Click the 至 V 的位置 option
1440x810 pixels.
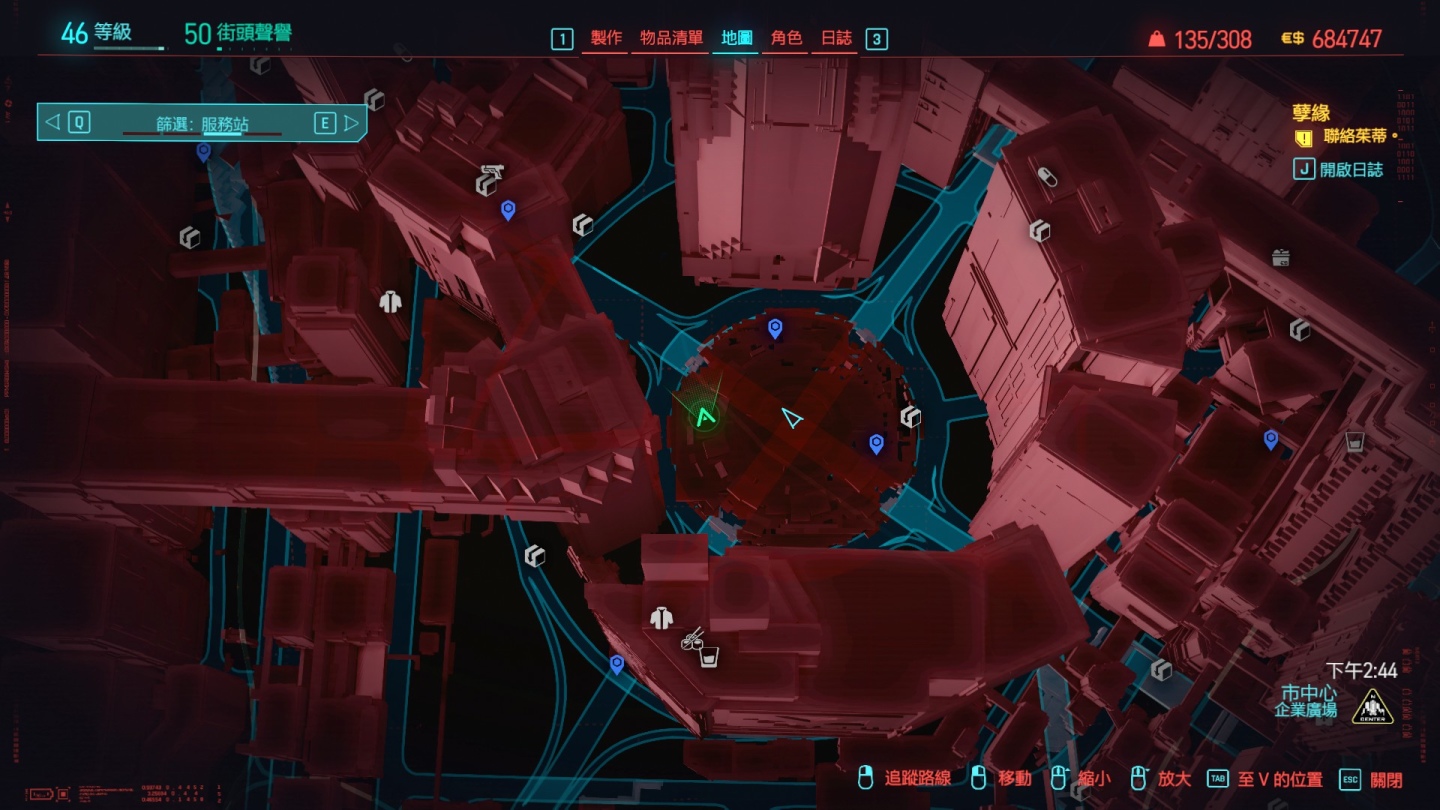click(x=1279, y=780)
